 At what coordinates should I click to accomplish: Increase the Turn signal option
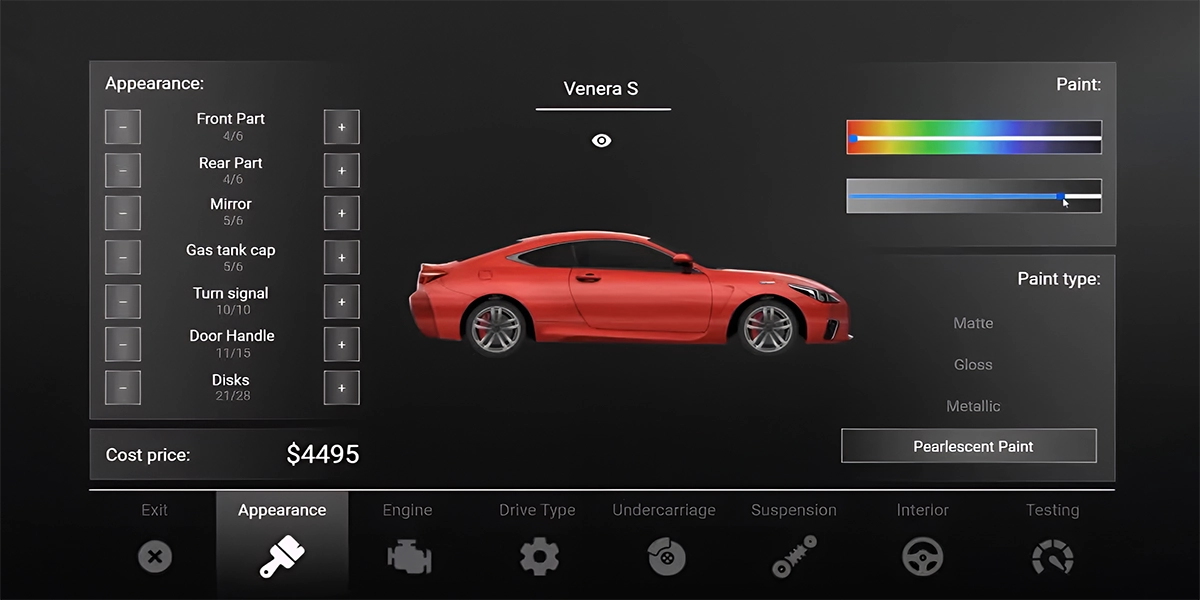coord(341,301)
